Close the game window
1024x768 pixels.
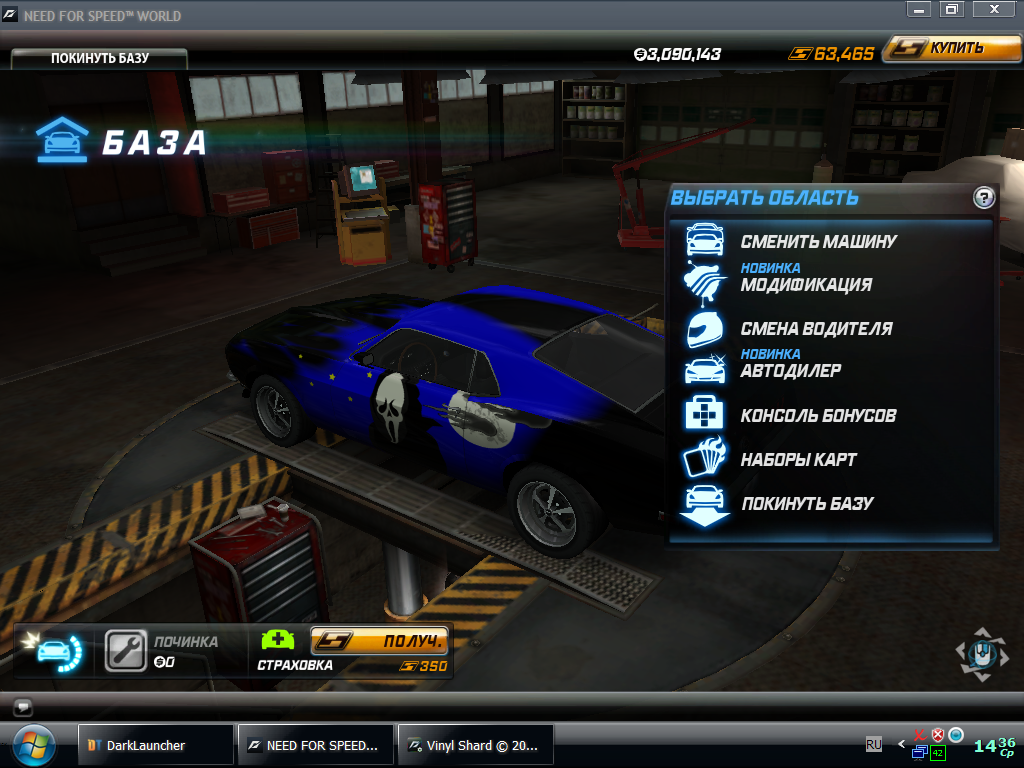(x=994, y=9)
